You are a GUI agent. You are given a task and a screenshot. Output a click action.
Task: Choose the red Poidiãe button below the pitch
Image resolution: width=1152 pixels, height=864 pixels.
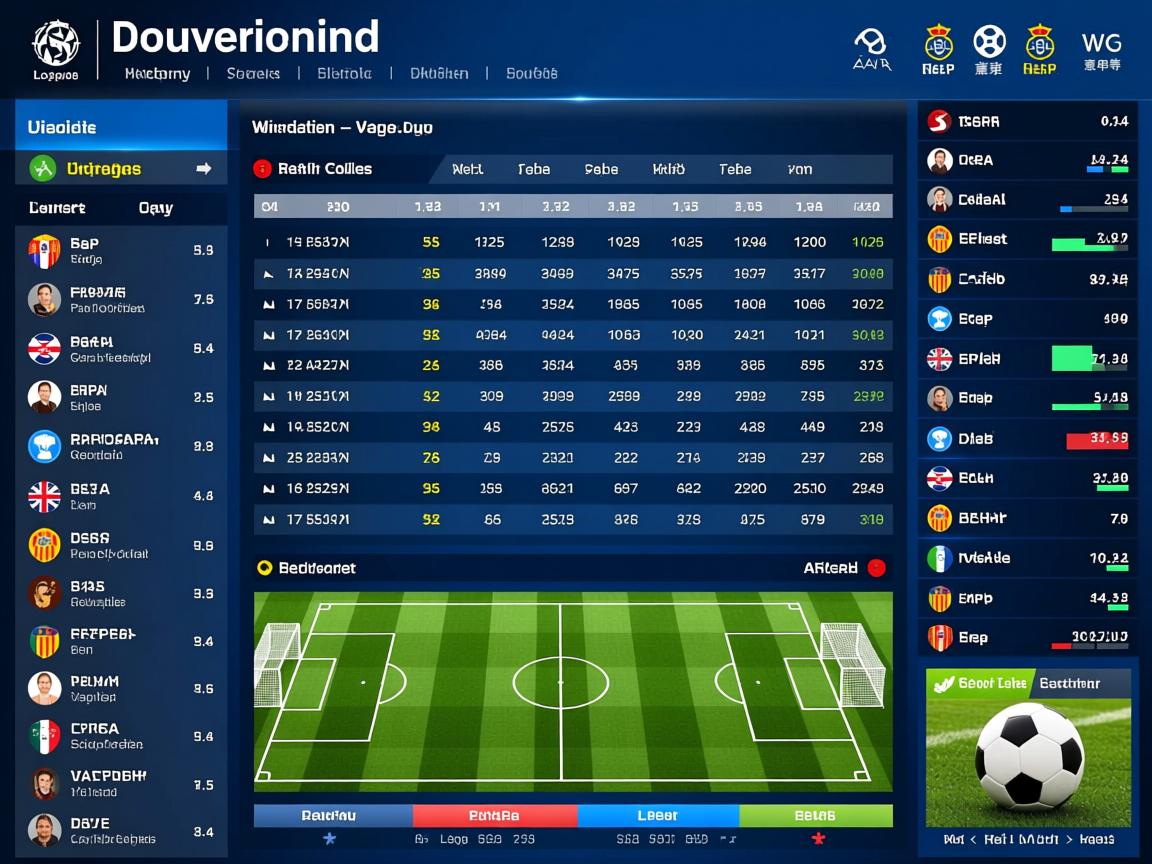pos(494,816)
